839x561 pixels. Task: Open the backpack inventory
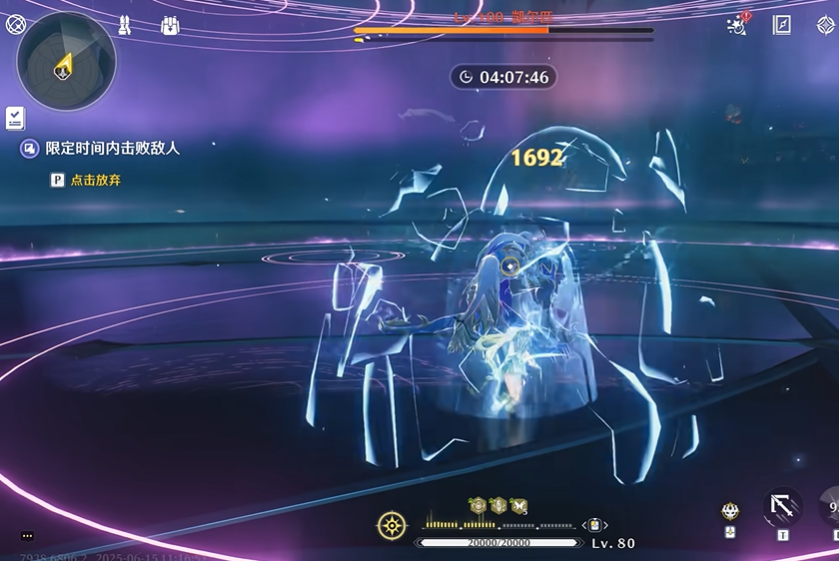click(170, 25)
